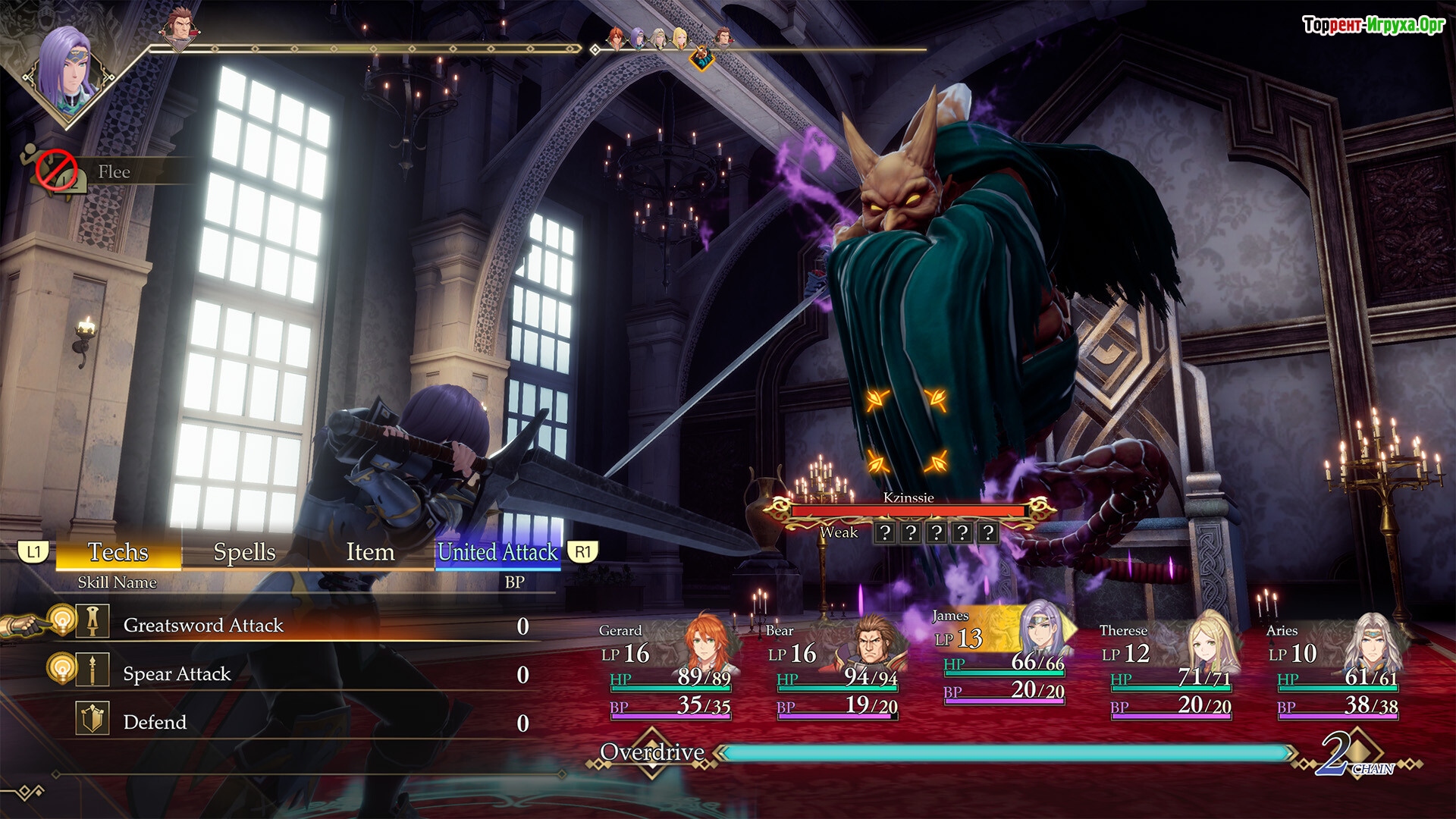Choose the United Attack tab

(497, 552)
